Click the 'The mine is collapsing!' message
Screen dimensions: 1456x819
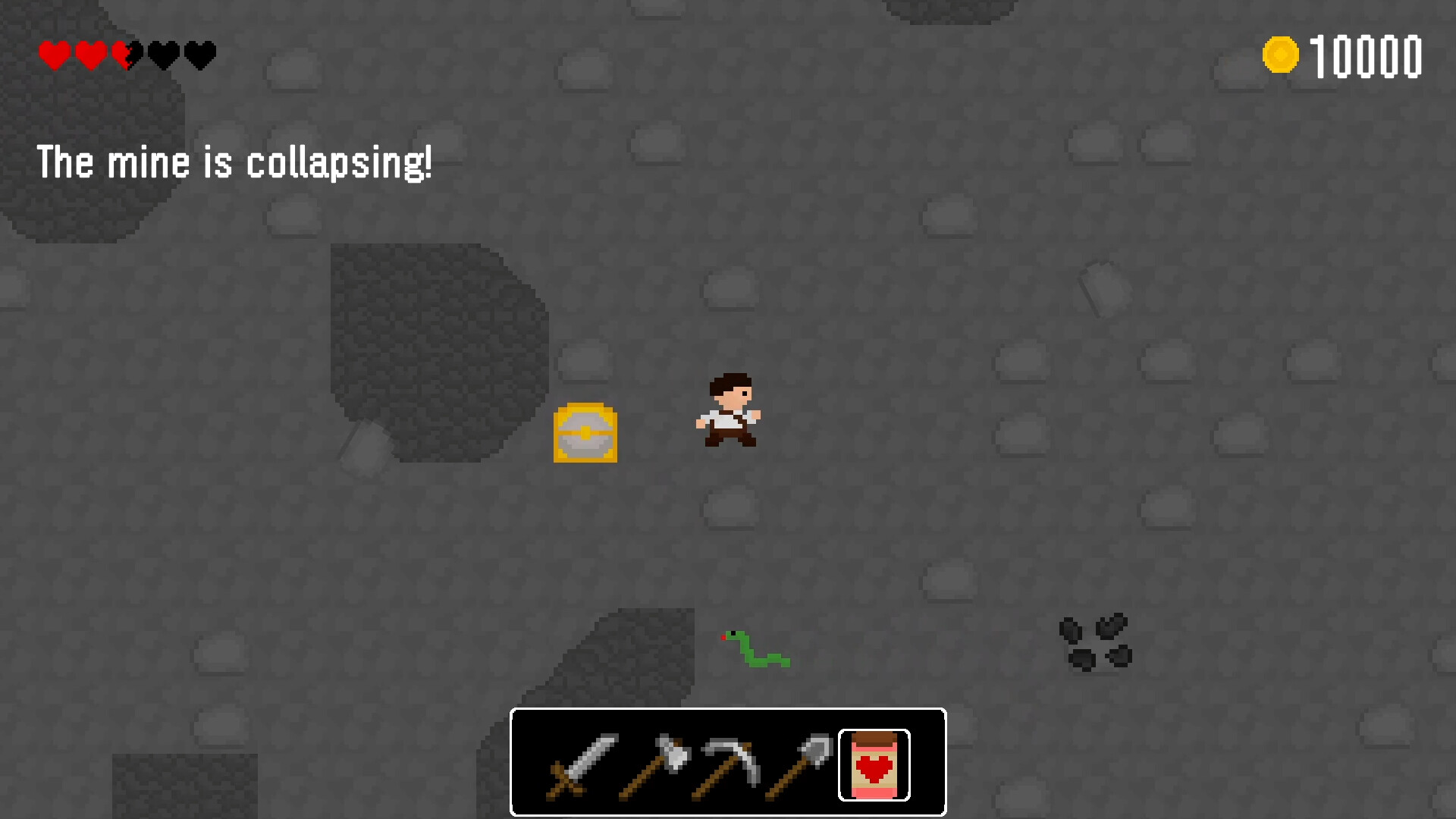click(236, 162)
